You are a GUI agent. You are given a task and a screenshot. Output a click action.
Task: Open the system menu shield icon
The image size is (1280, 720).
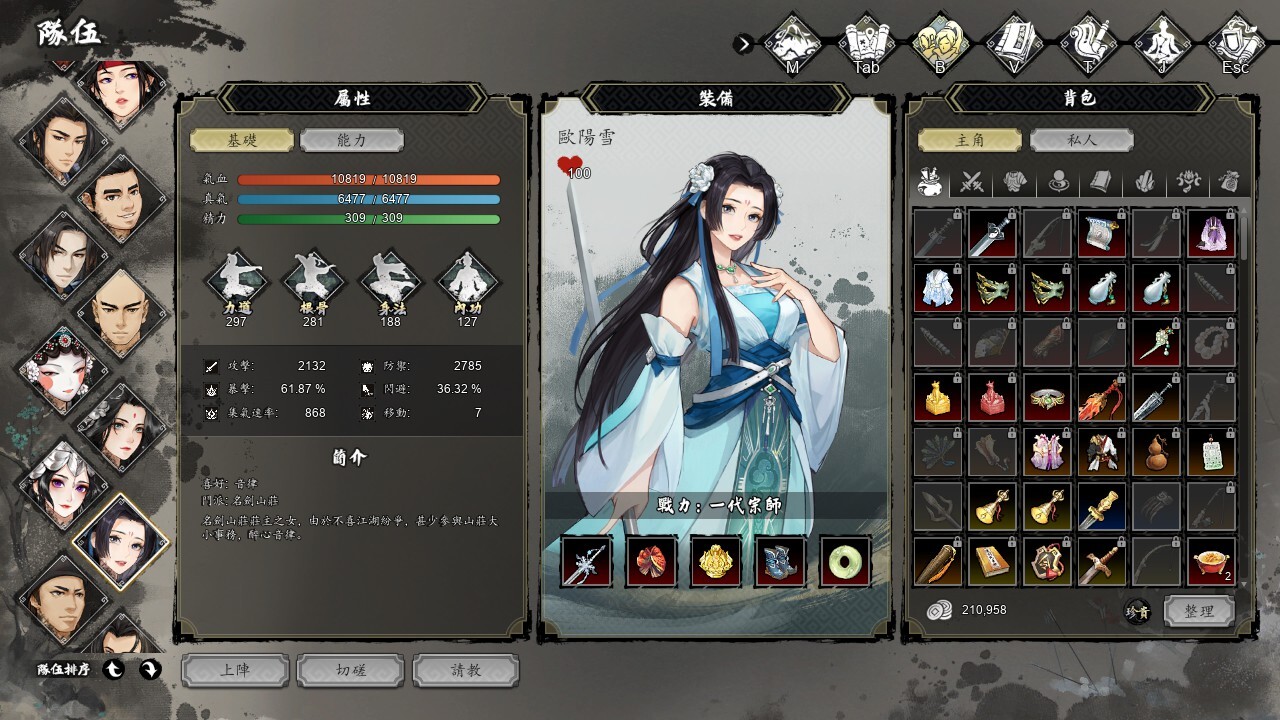tap(1236, 43)
